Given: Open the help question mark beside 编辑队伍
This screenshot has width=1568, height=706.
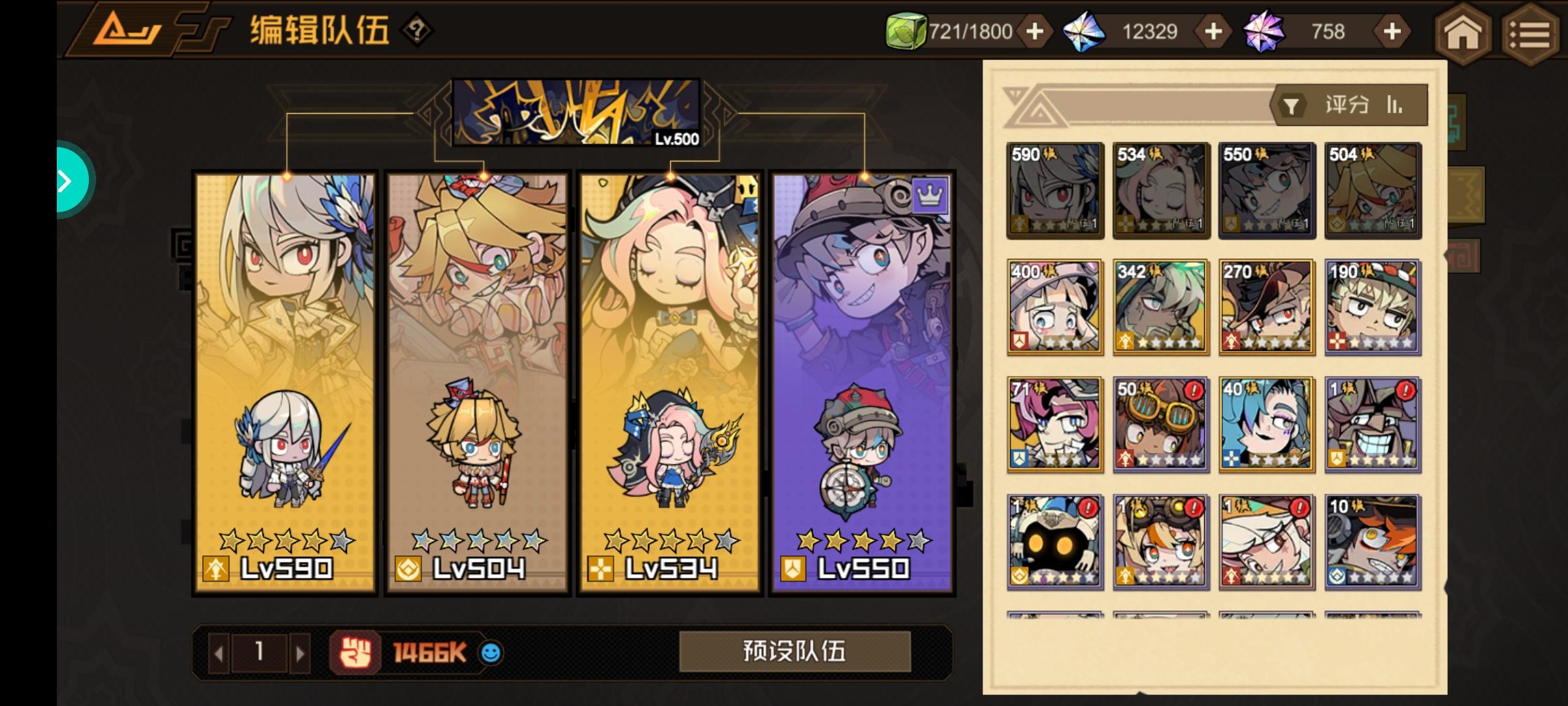Looking at the screenshot, I should (418, 29).
